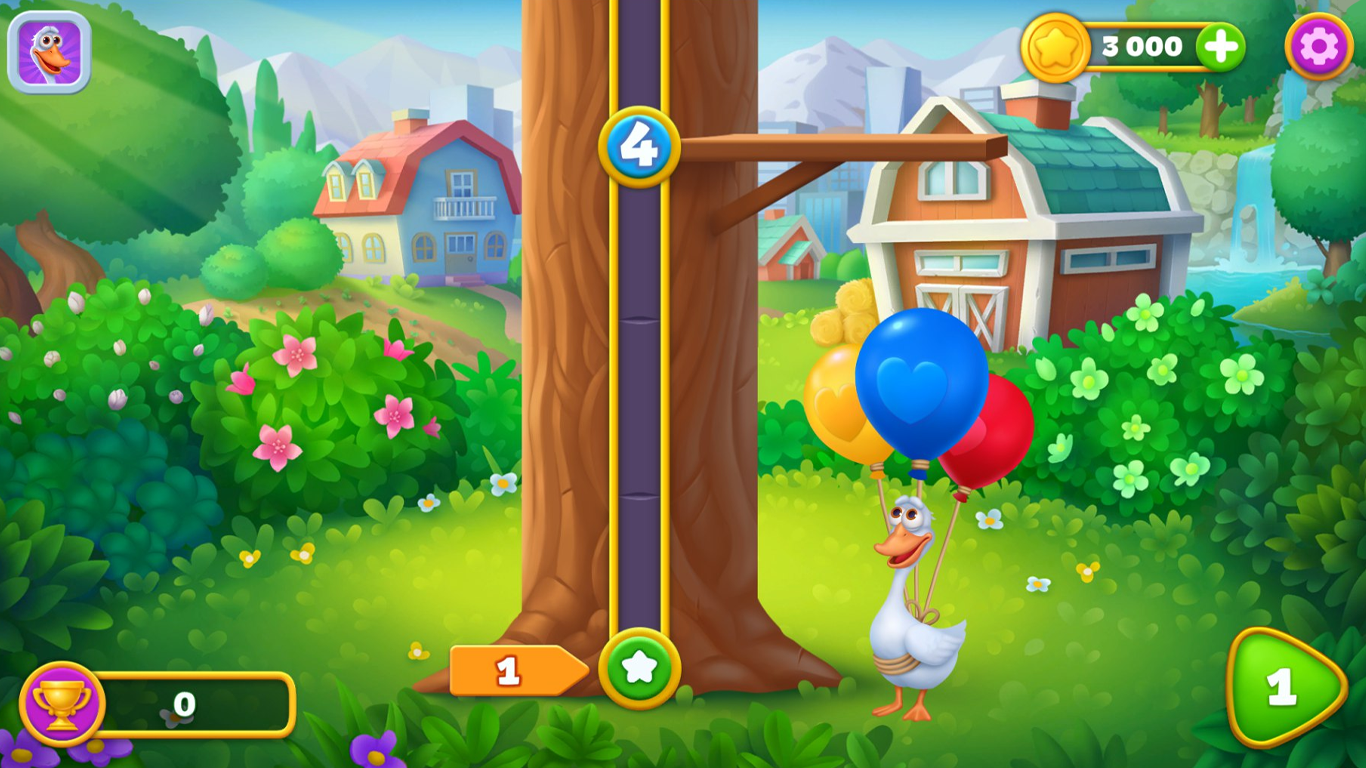
Task: Pop the yellow balloon
Action: pos(838,408)
